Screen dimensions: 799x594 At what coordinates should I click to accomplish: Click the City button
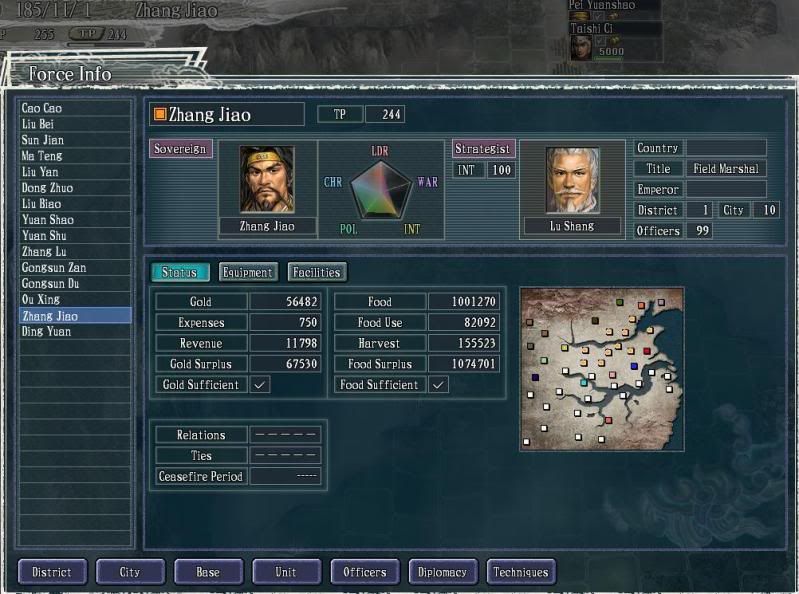click(130, 572)
